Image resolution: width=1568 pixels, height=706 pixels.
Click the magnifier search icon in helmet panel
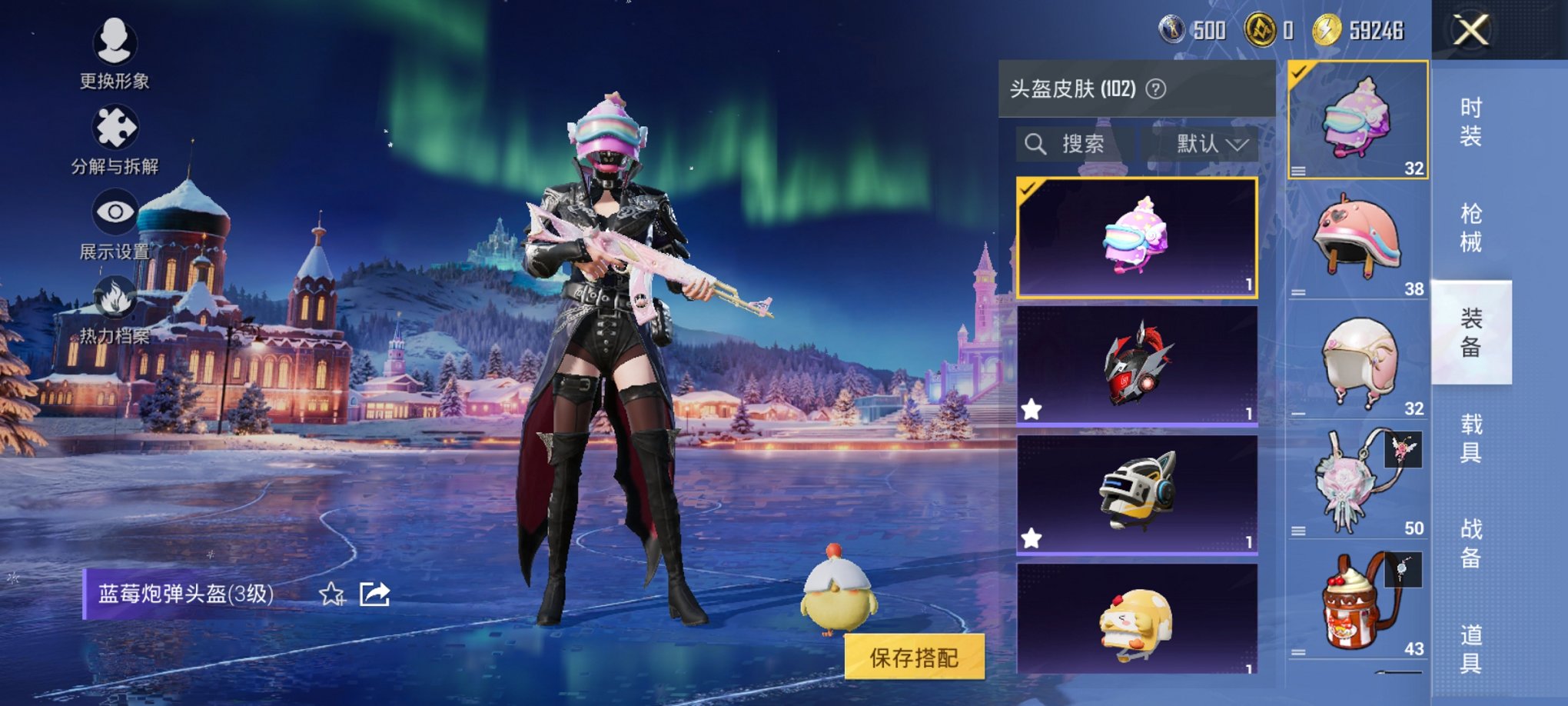(1036, 145)
